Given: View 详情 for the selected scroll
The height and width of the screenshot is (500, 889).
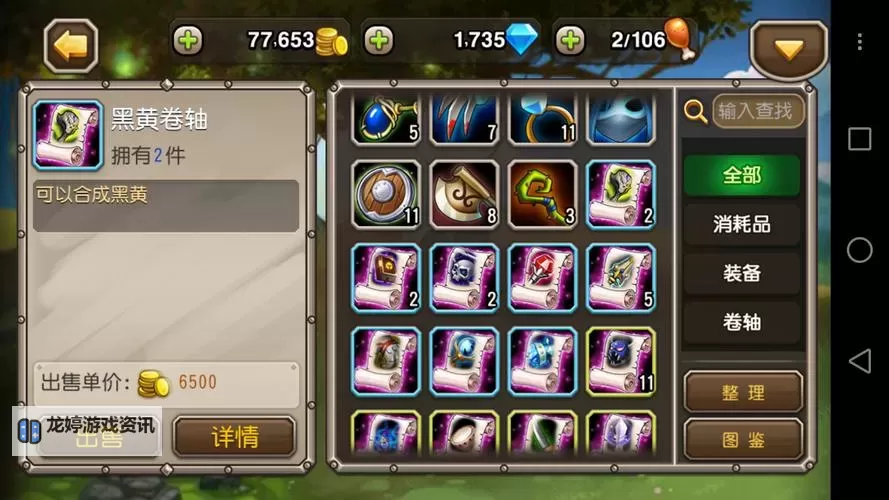Looking at the screenshot, I should click(234, 437).
